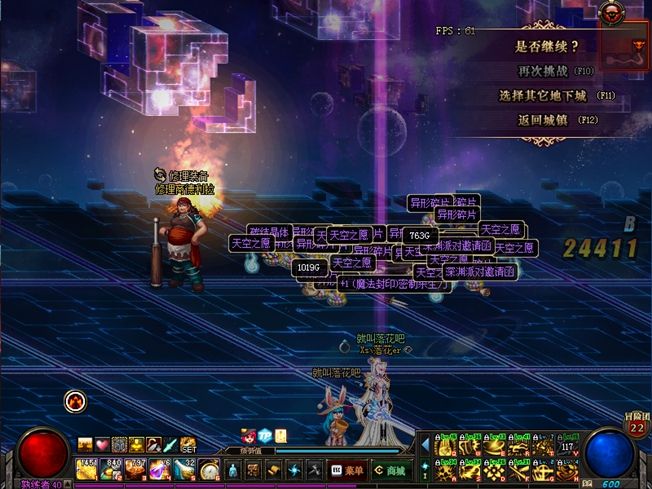This screenshot has height=489, width=652.
Task: Use the purple potion hotbar item
Action: [x=159, y=468]
